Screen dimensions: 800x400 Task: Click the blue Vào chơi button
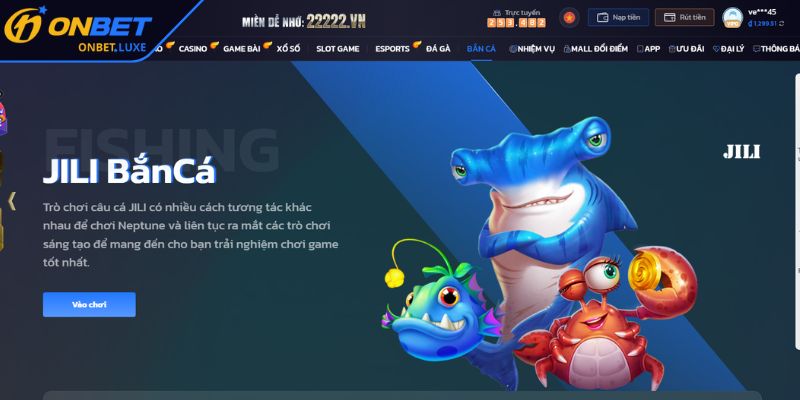pos(89,304)
